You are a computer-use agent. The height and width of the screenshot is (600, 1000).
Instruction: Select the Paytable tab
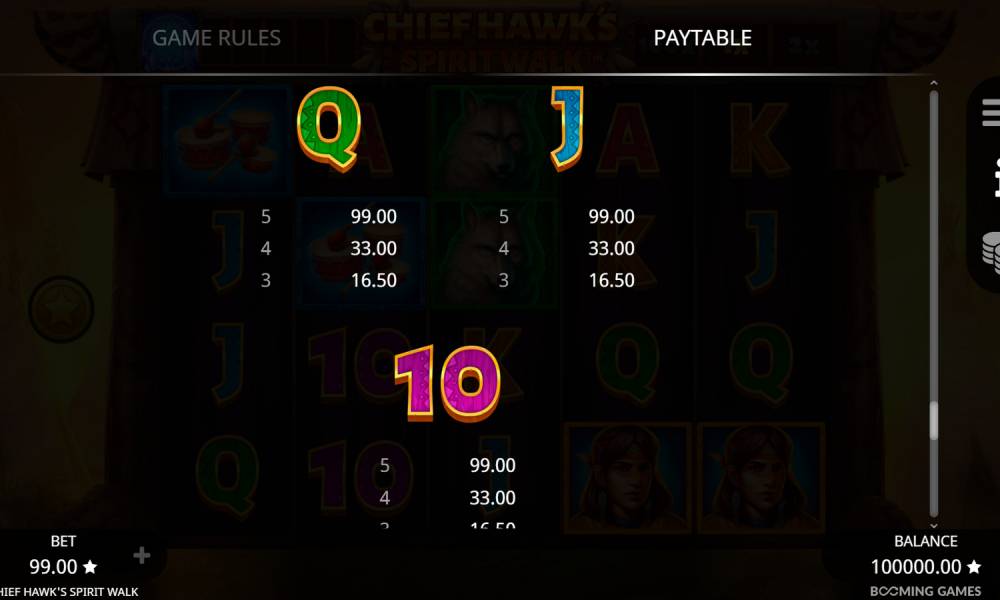pos(702,38)
